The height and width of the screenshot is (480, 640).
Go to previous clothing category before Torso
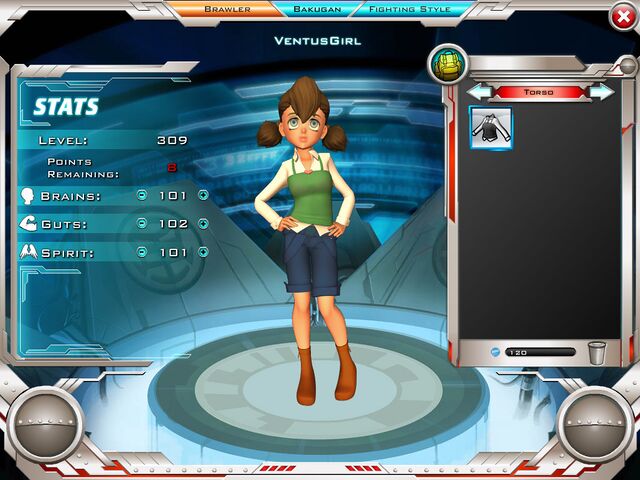coord(480,92)
